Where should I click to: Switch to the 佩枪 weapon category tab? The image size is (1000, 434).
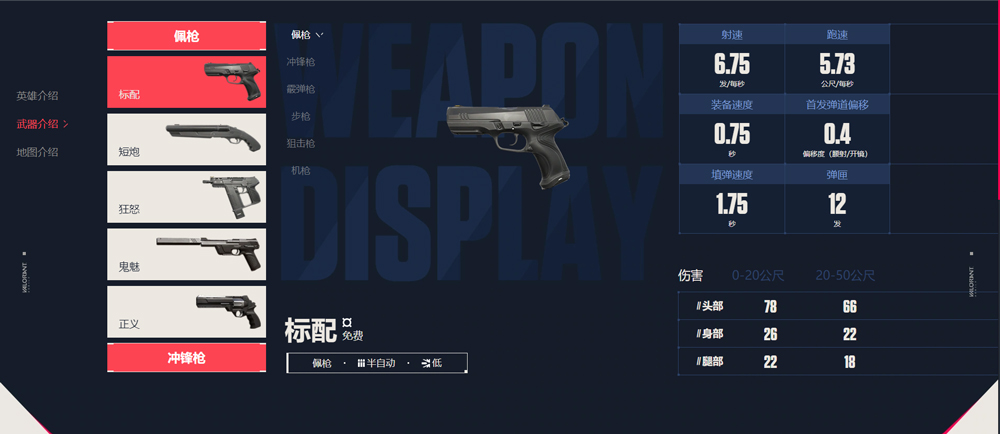click(306, 35)
